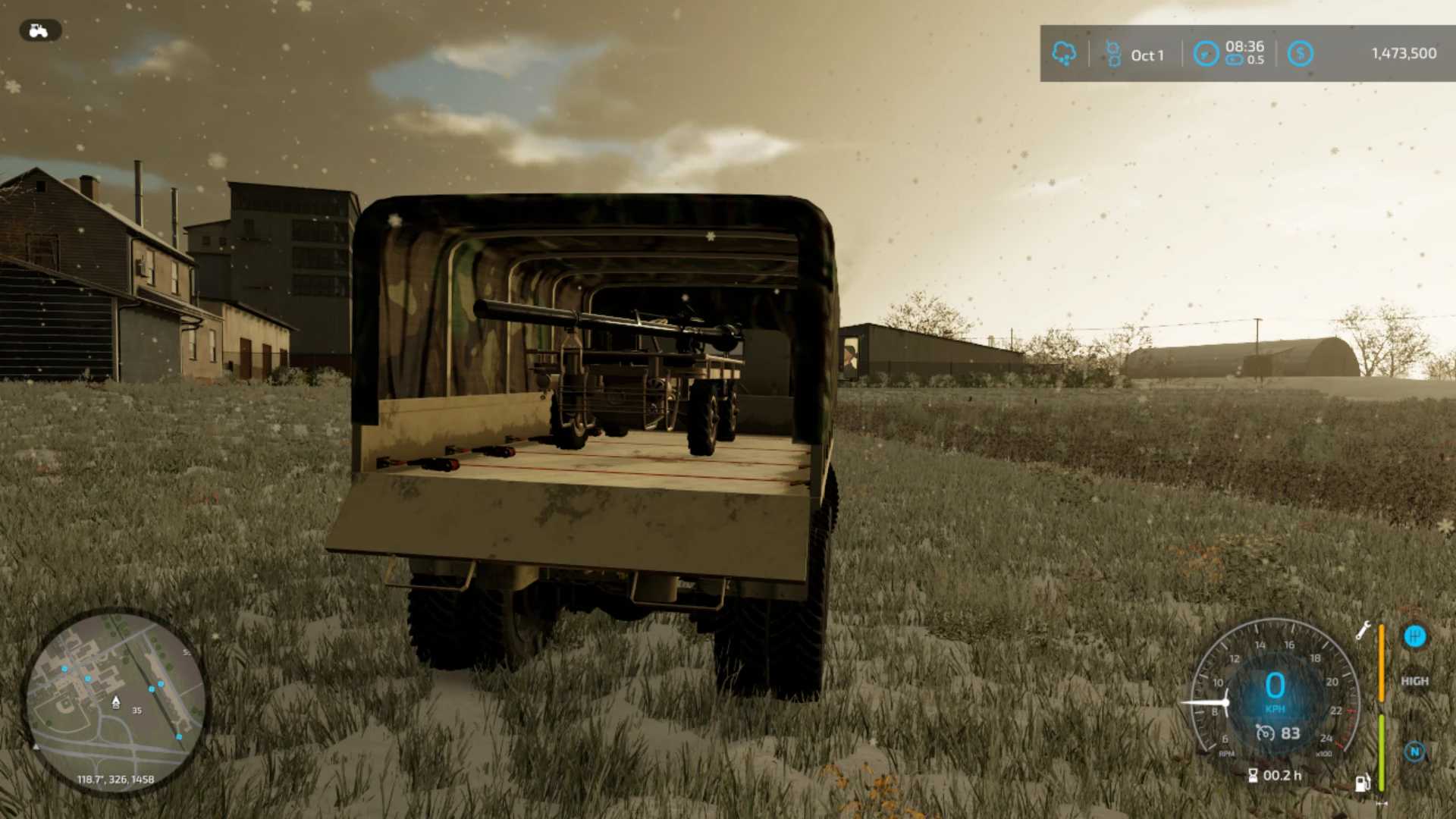Click the fuel pump icon
This screenshot has height=819, width=1456.
coord(1363,783)
